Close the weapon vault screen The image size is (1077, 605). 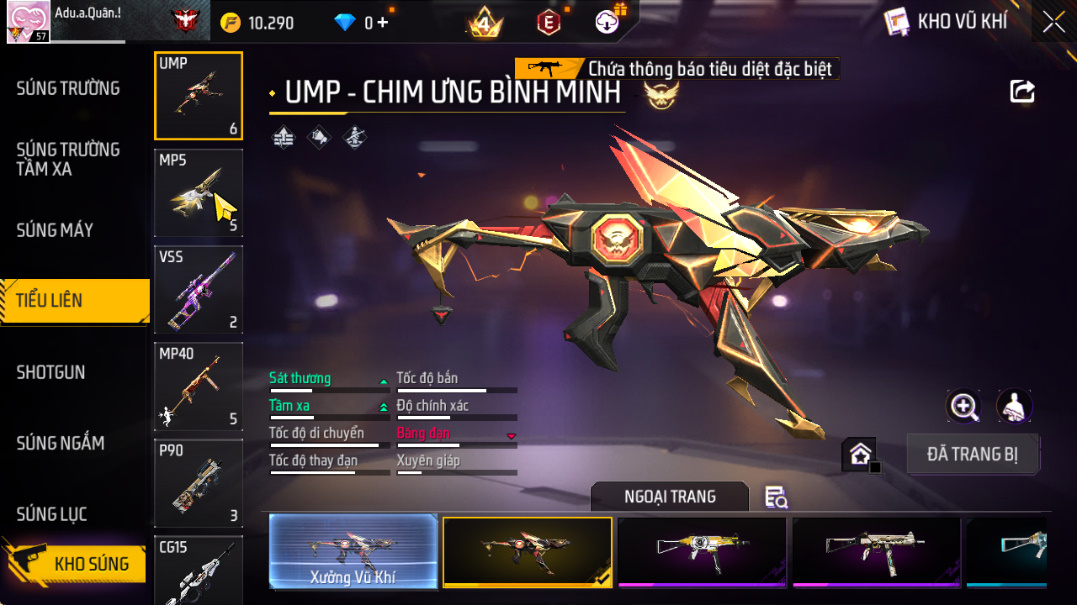(x=1053, y=22)
